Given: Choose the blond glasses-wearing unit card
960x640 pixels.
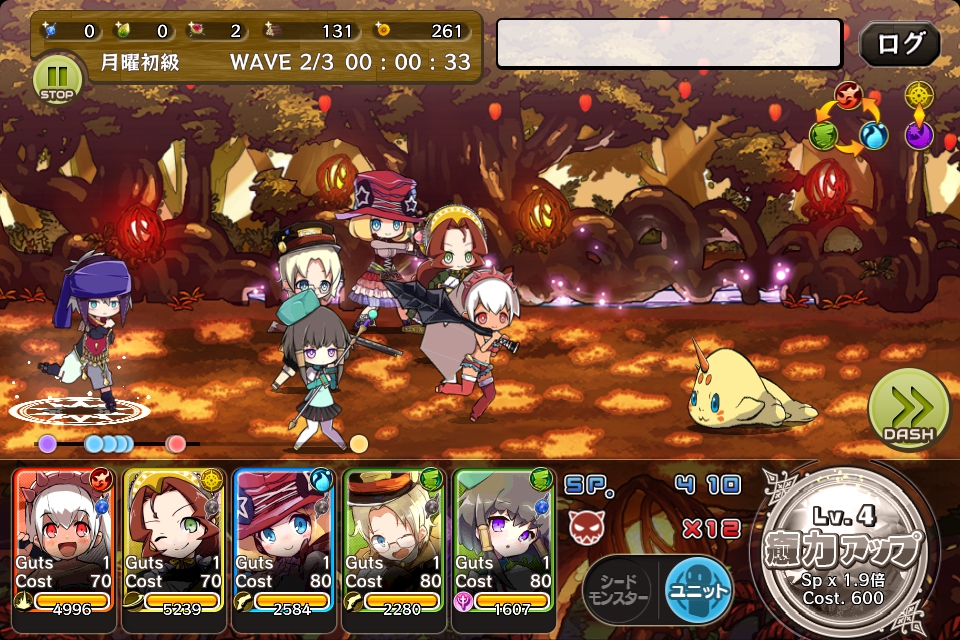Looking at the screenshot, I should 394,538.
